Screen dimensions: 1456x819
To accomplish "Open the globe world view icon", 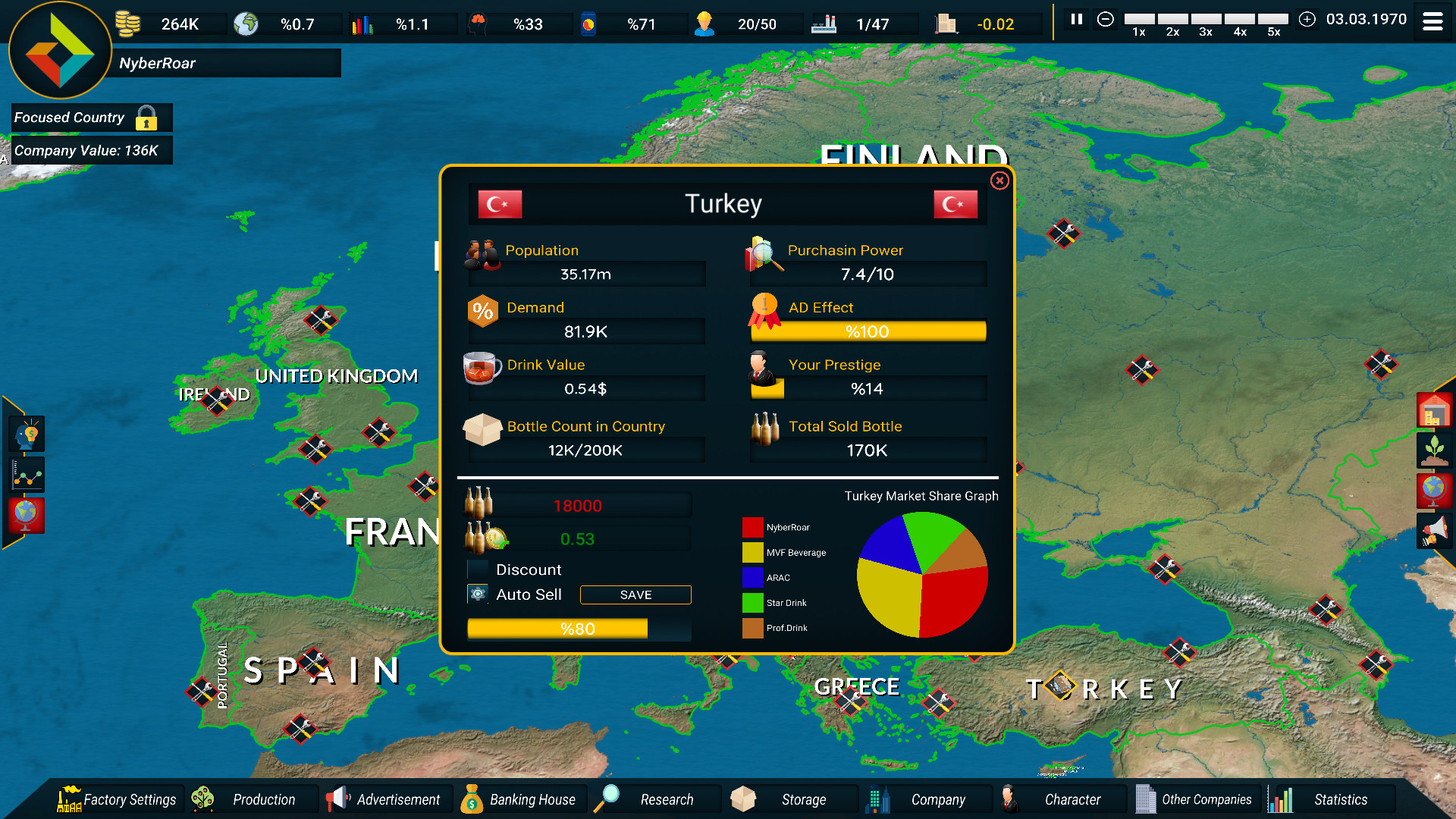I will click(1432, 490).
